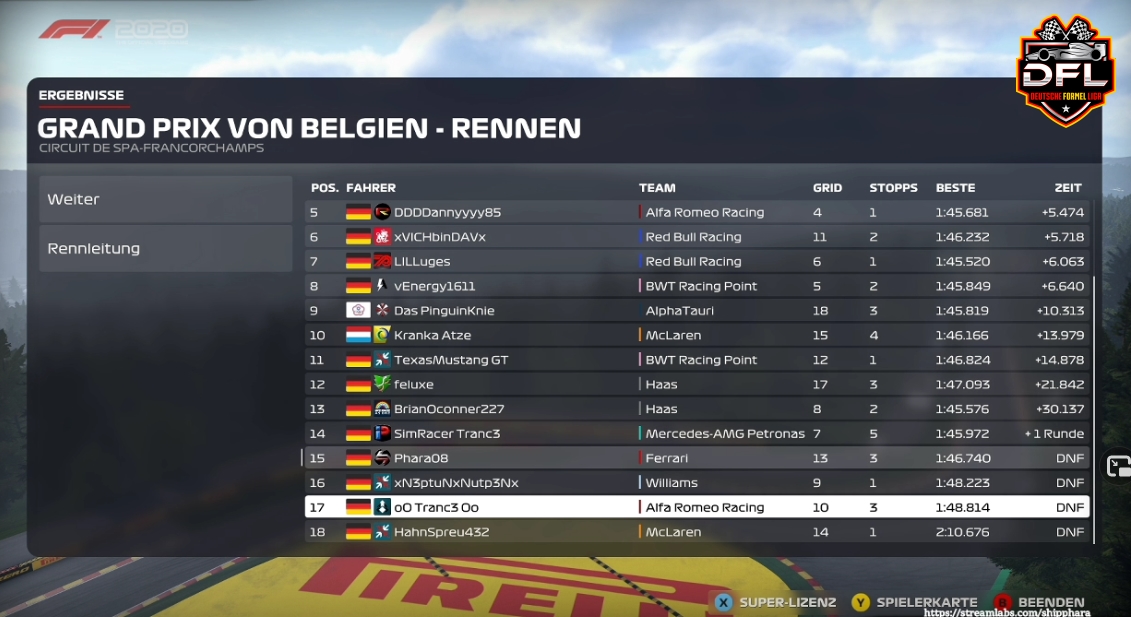Image resolution: width=1131 pixels, height=617 pixels.
Task: Select BrianOconner227 in the standings
Action: tap(696, 409)
